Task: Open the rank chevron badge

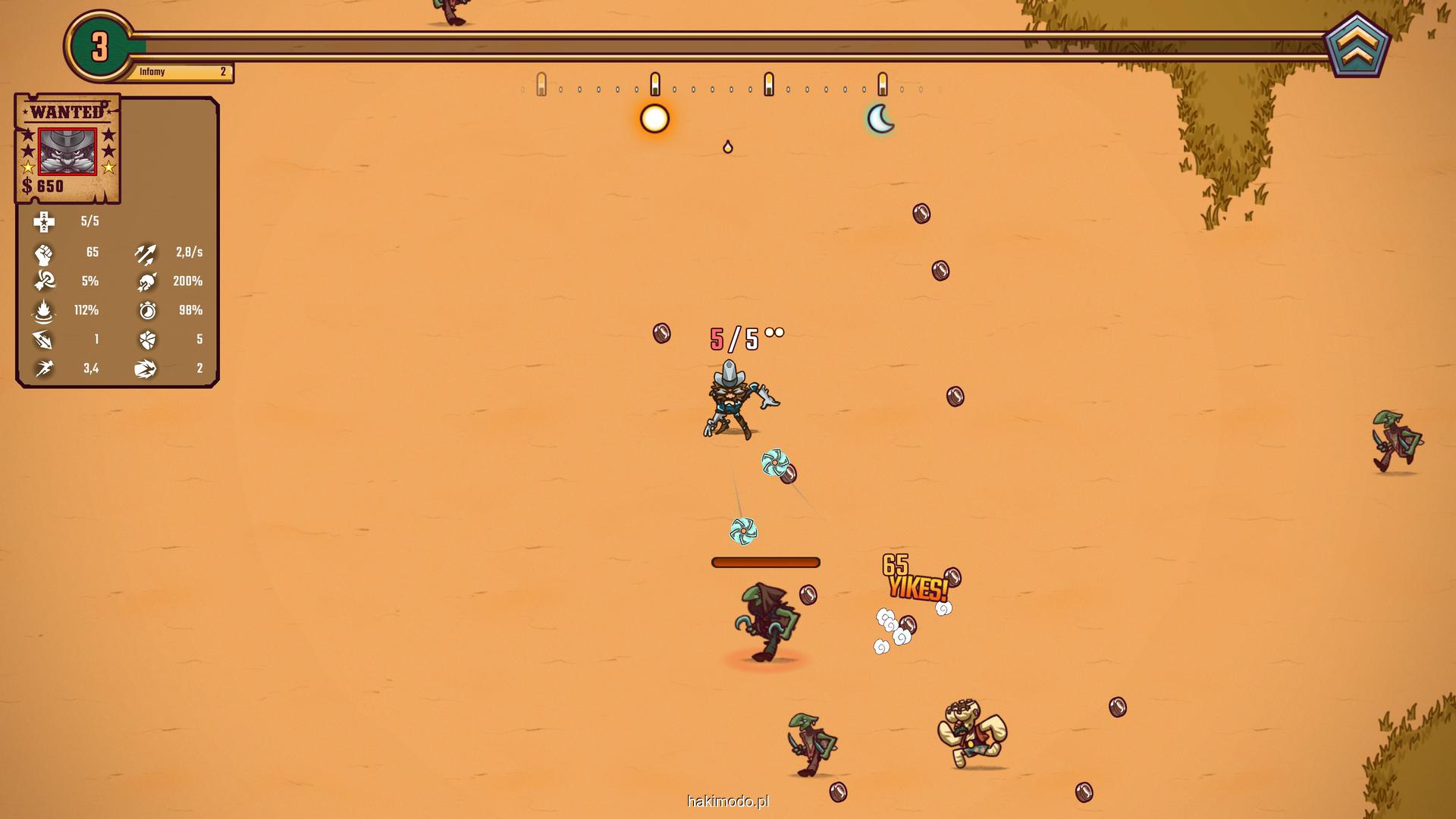Action: 1357,47
